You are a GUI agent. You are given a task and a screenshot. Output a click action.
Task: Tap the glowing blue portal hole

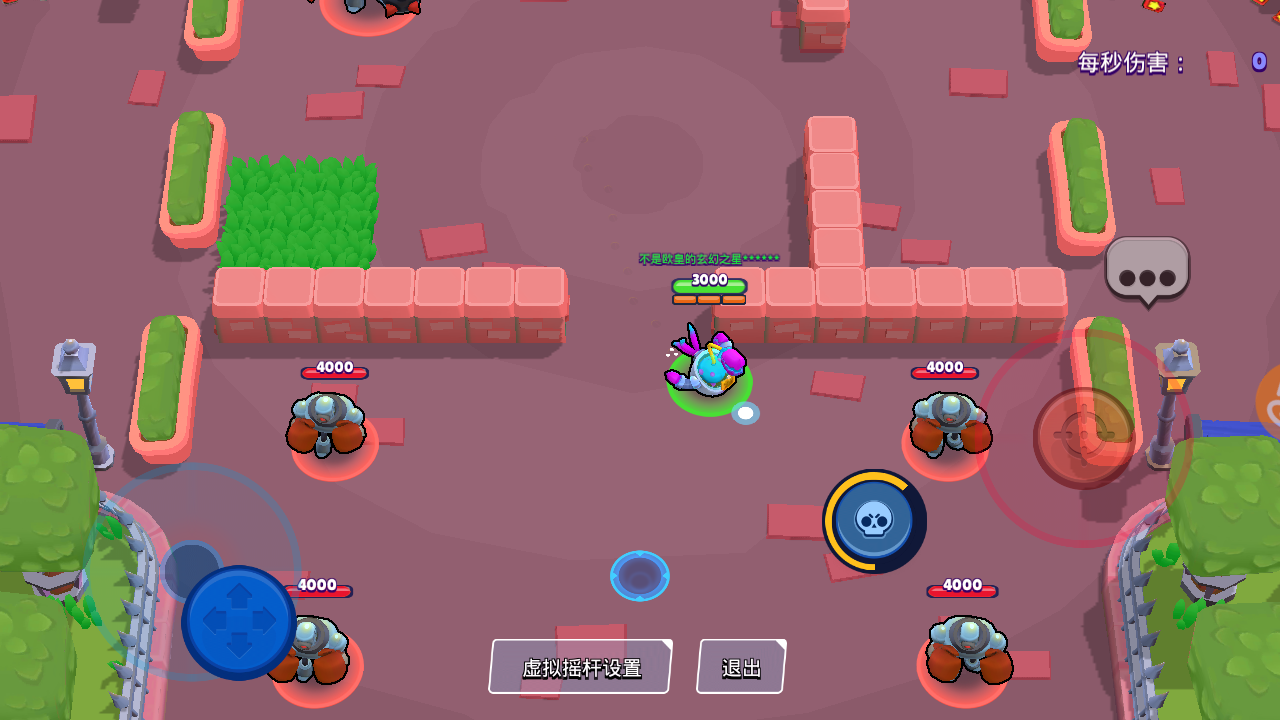(x=640, y=575)
